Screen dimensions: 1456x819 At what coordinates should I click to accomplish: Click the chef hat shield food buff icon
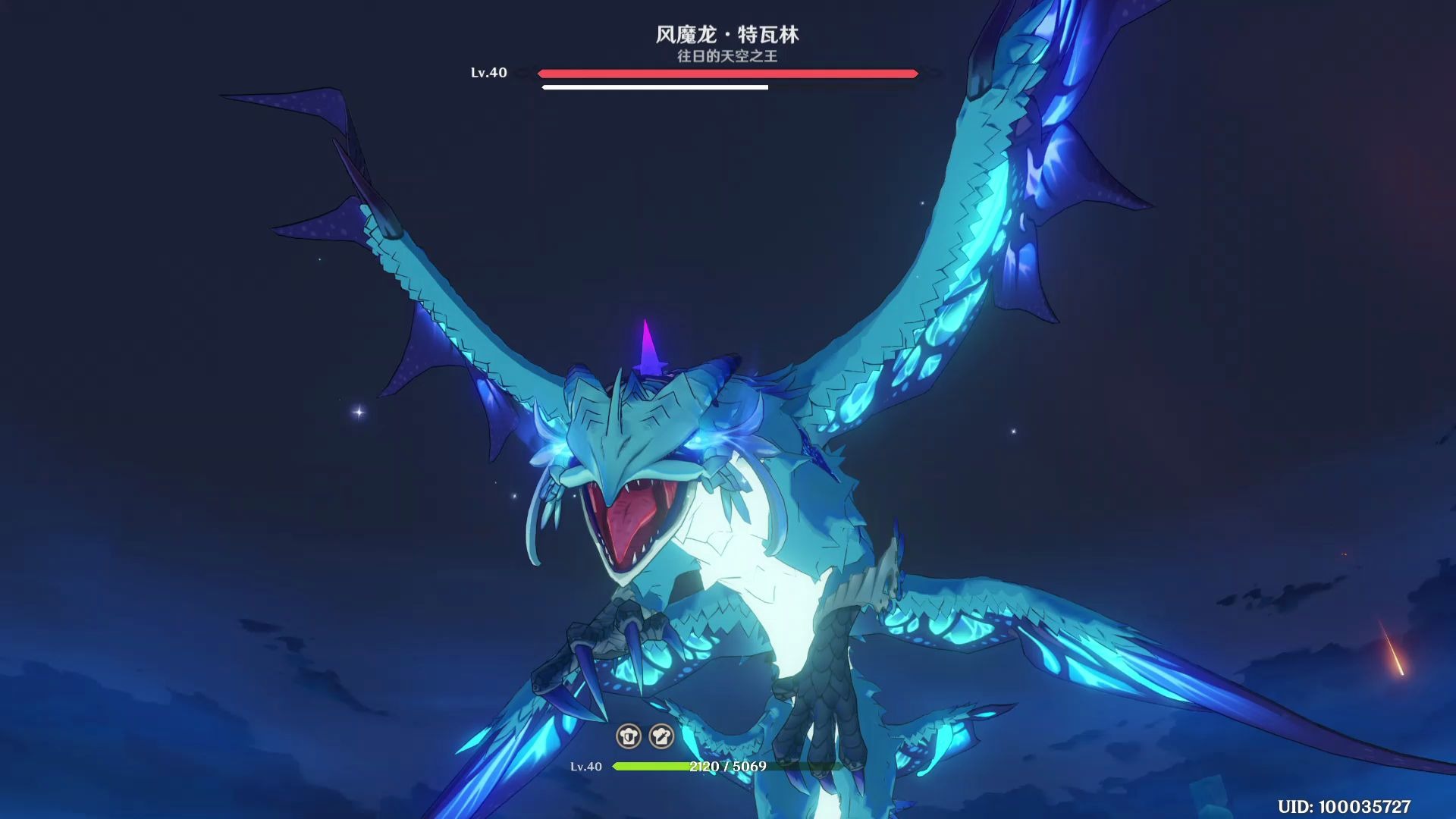tap(628, 735)
